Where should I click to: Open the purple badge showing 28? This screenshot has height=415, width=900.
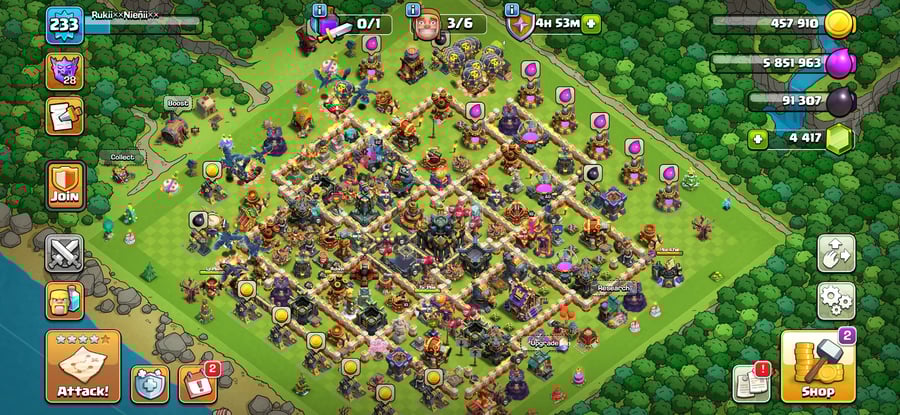point(65,70)
